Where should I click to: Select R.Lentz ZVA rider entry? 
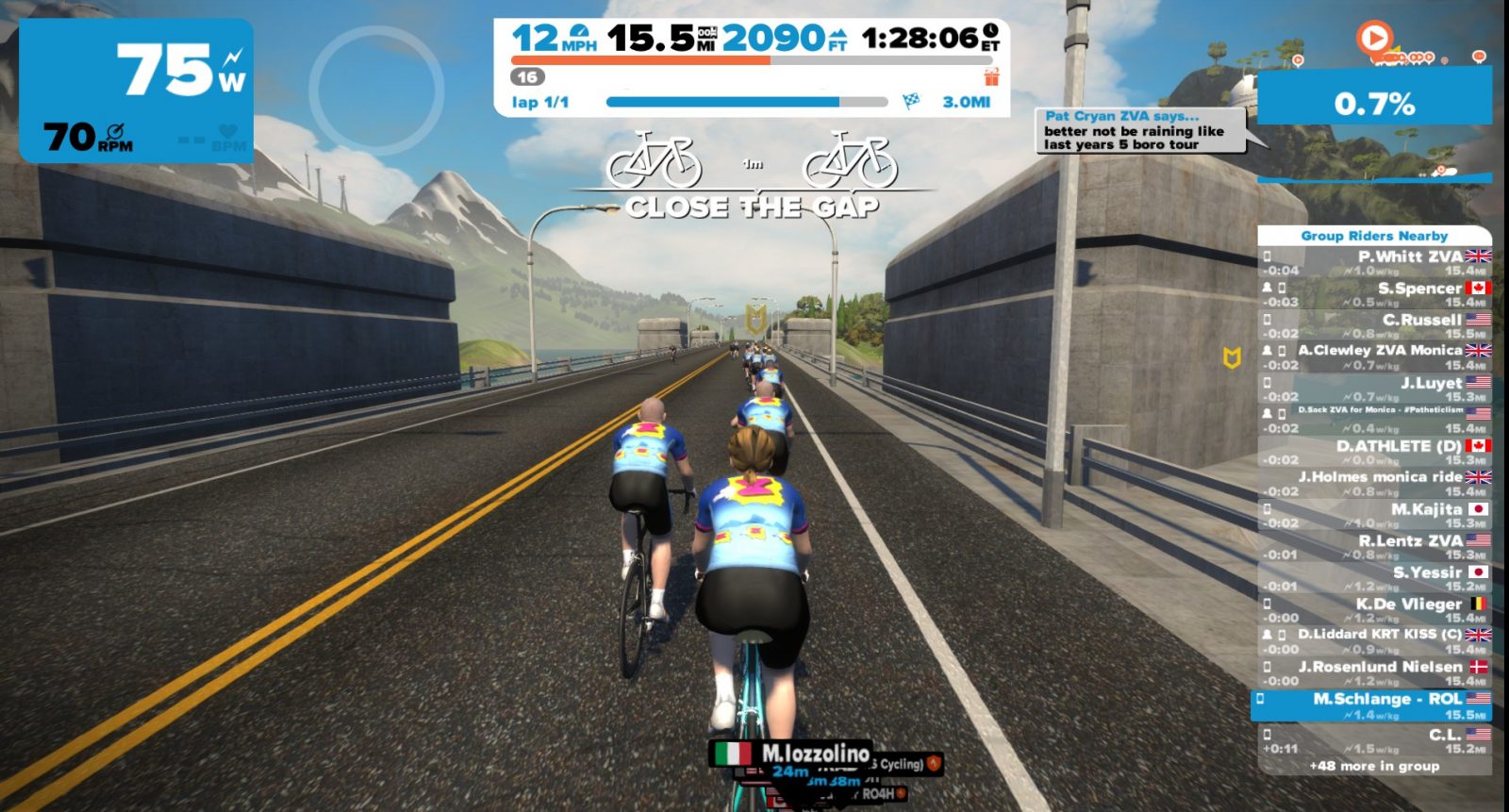[x=1375, y=547]
